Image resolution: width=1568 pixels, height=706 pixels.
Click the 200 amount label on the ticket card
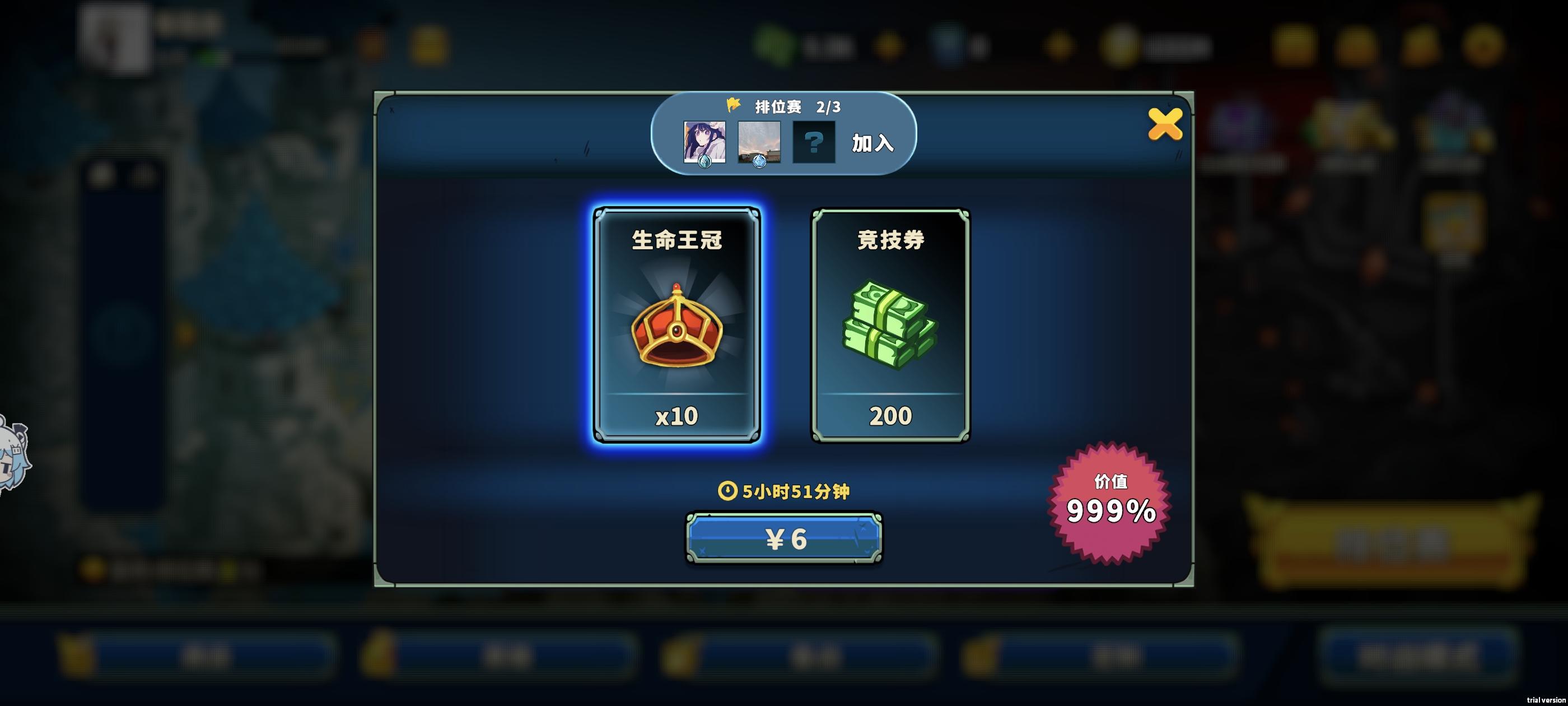(x=887, y=415)
